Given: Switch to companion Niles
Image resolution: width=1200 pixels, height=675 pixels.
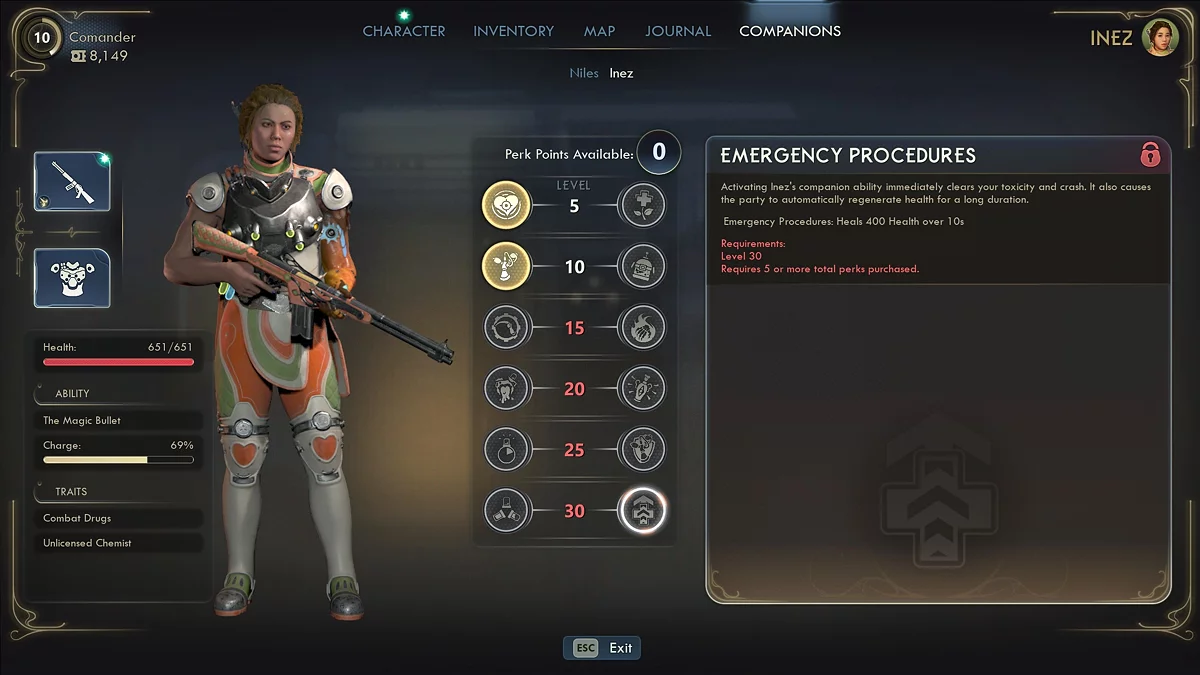Looking at the screenshot, I should [x=584, y=73].
